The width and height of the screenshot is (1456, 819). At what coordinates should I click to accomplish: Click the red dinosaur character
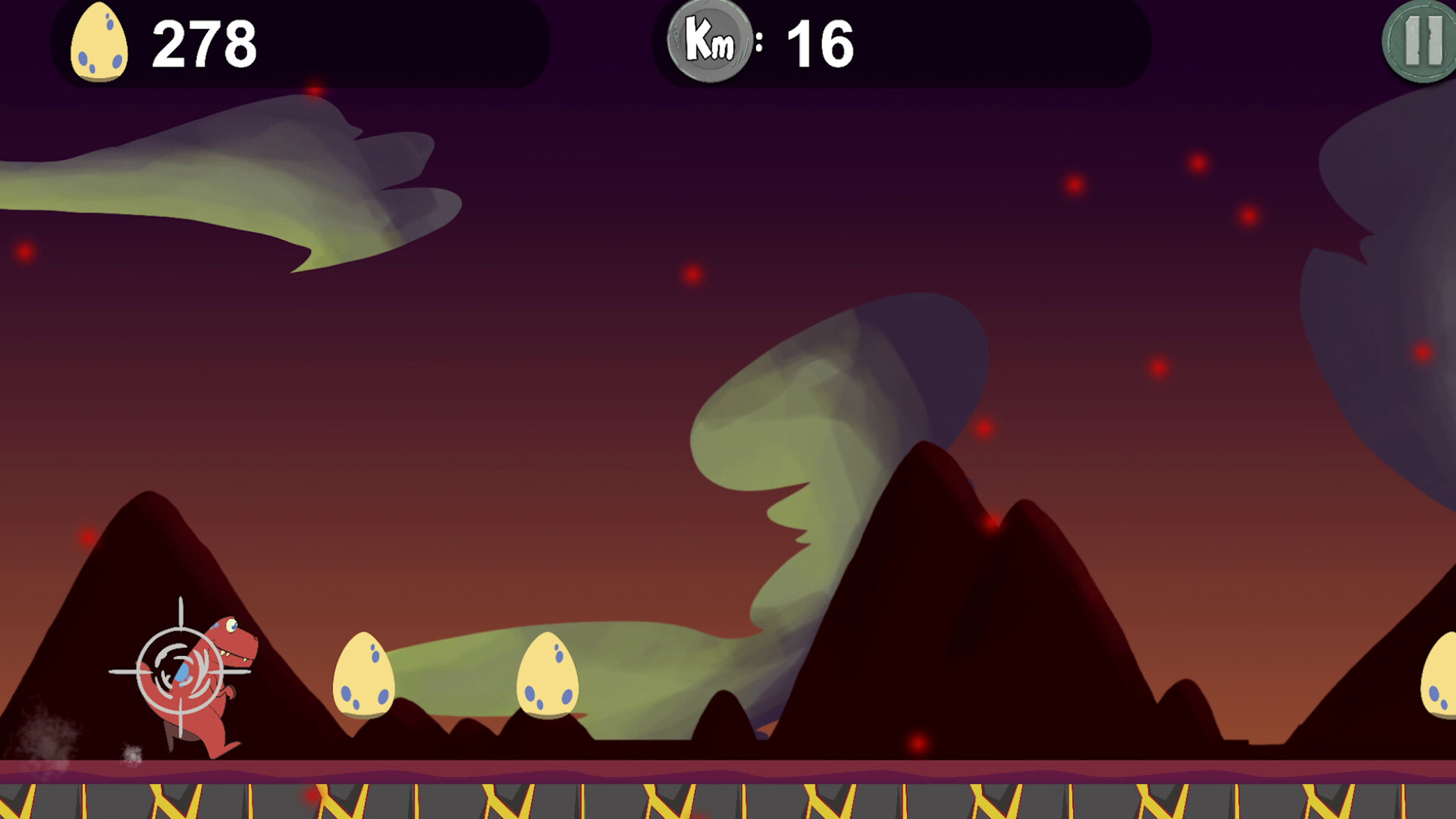[x=205, y=682]
